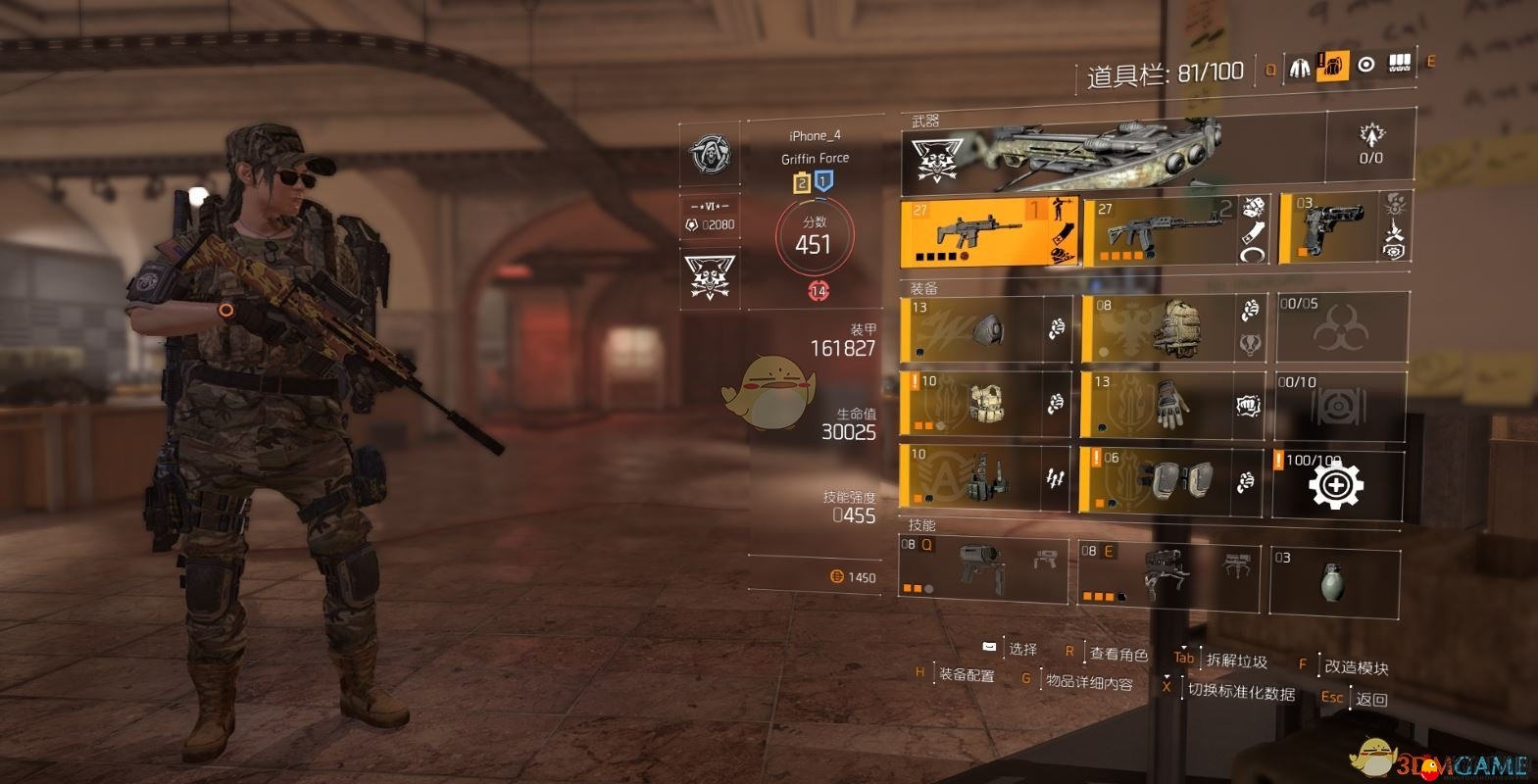
Task: Choose the holster gear slot
Action: click(x=985, y=477)
